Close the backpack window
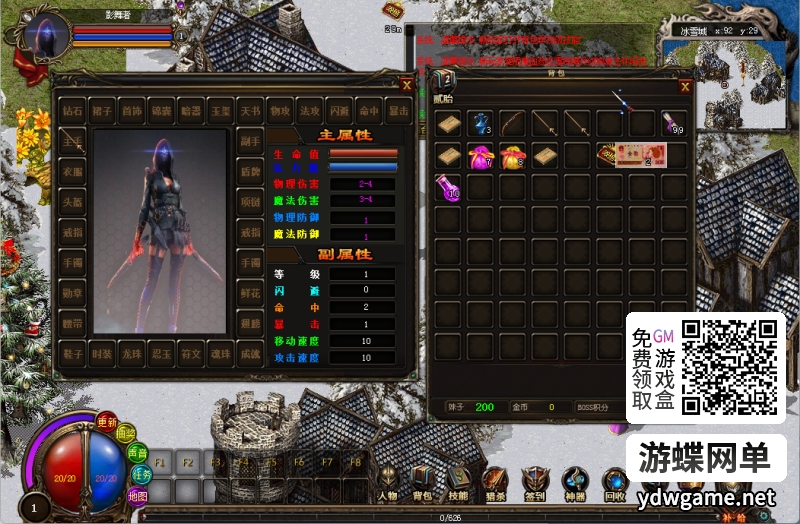This screenshot has height=524, width=800. [685, 86]
